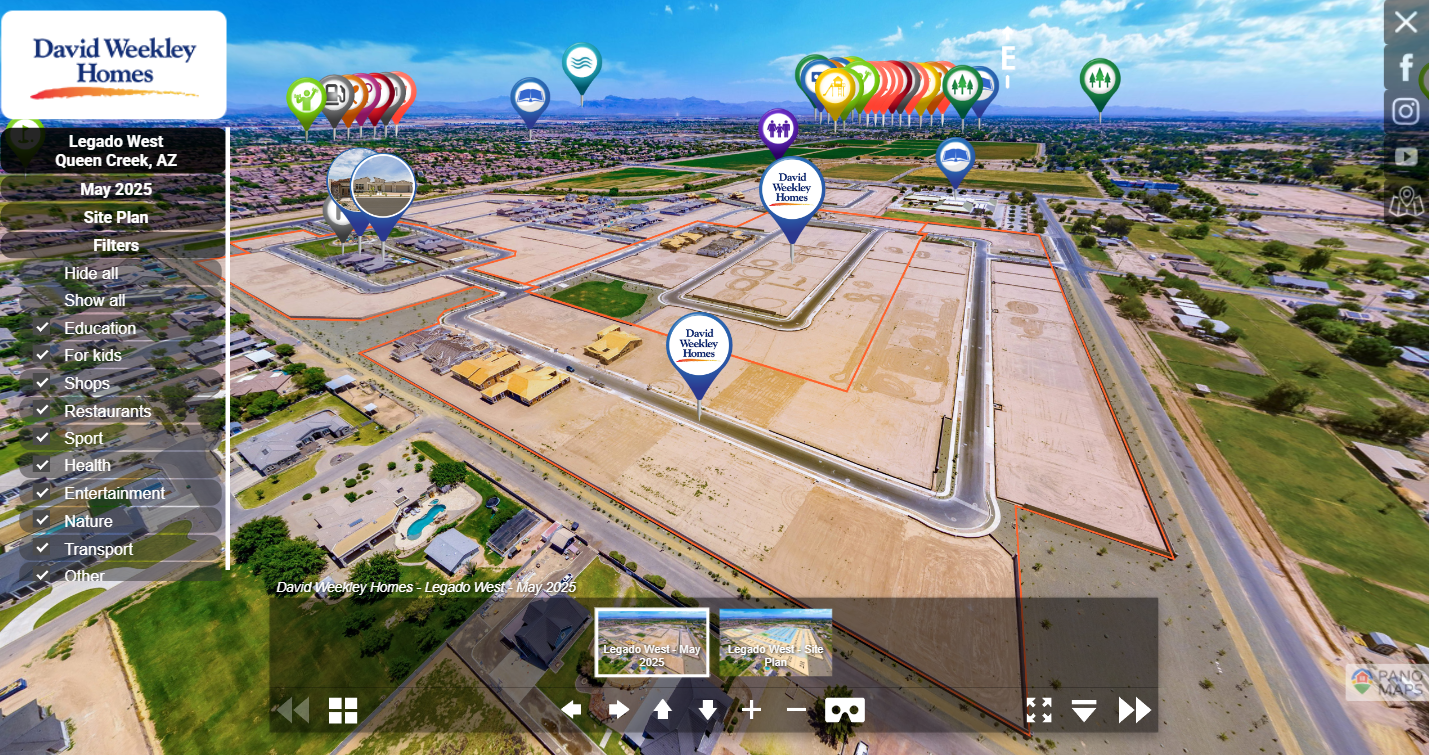Open the Instagram link icon
This screenshot has width=1430, height=755.
[x=1406, y=111]
